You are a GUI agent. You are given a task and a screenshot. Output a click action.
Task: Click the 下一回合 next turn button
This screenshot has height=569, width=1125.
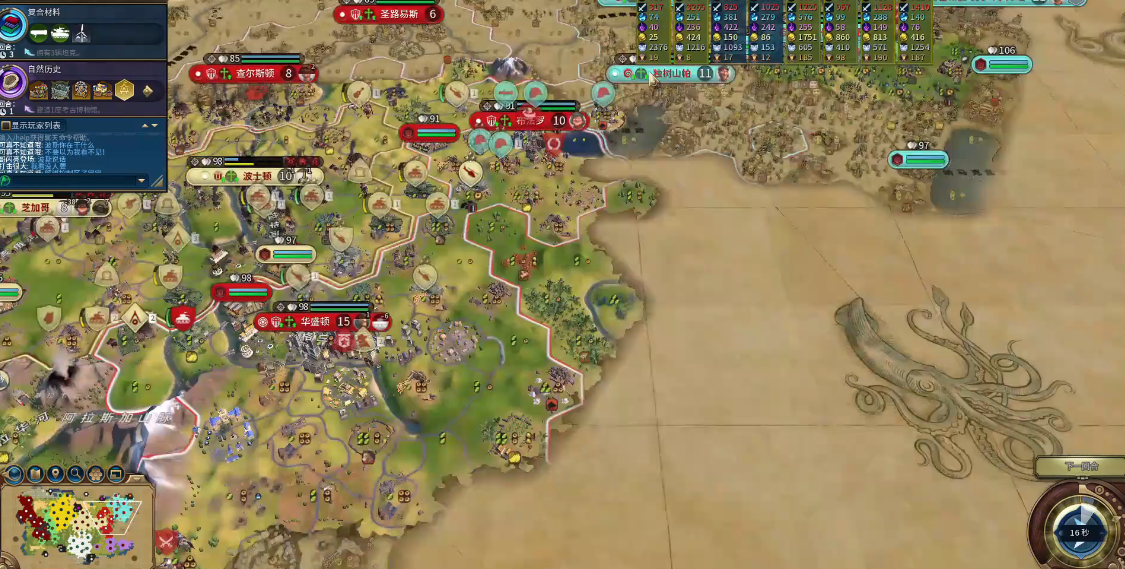click(x=1080, y=466)
